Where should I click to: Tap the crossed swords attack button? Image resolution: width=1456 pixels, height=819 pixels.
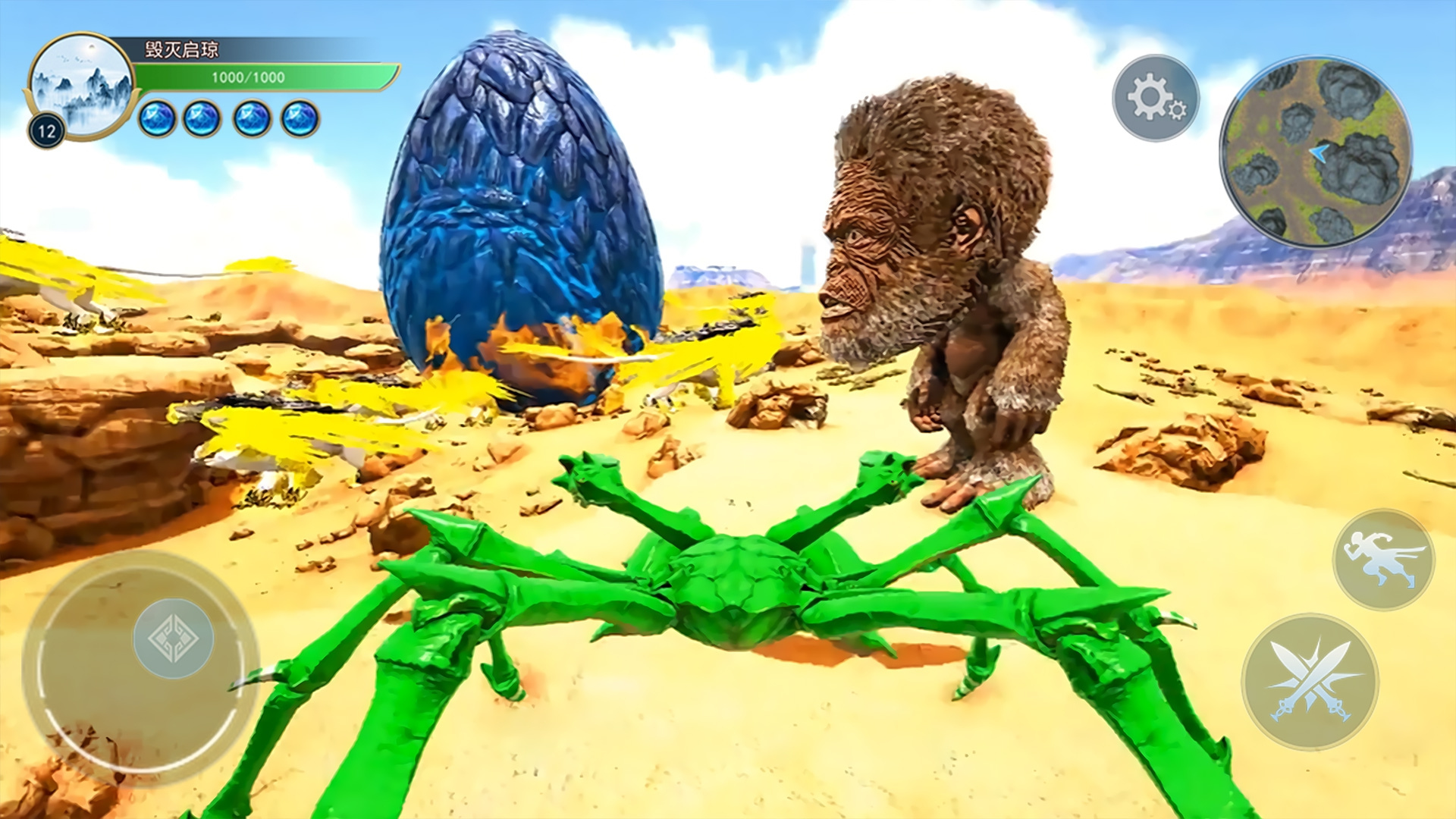coord(1310,681)
